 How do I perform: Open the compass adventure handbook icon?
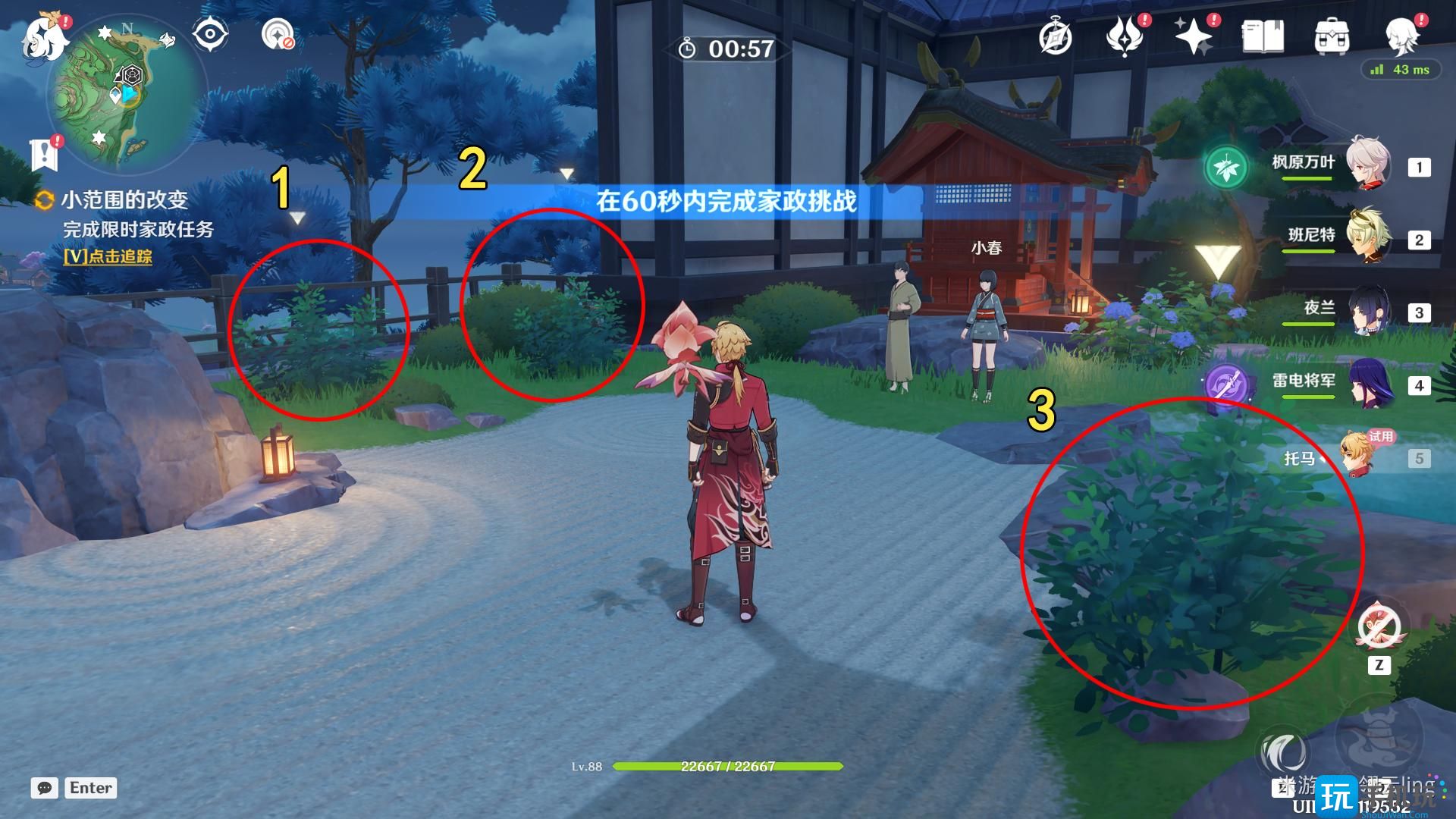point(1055,36)
